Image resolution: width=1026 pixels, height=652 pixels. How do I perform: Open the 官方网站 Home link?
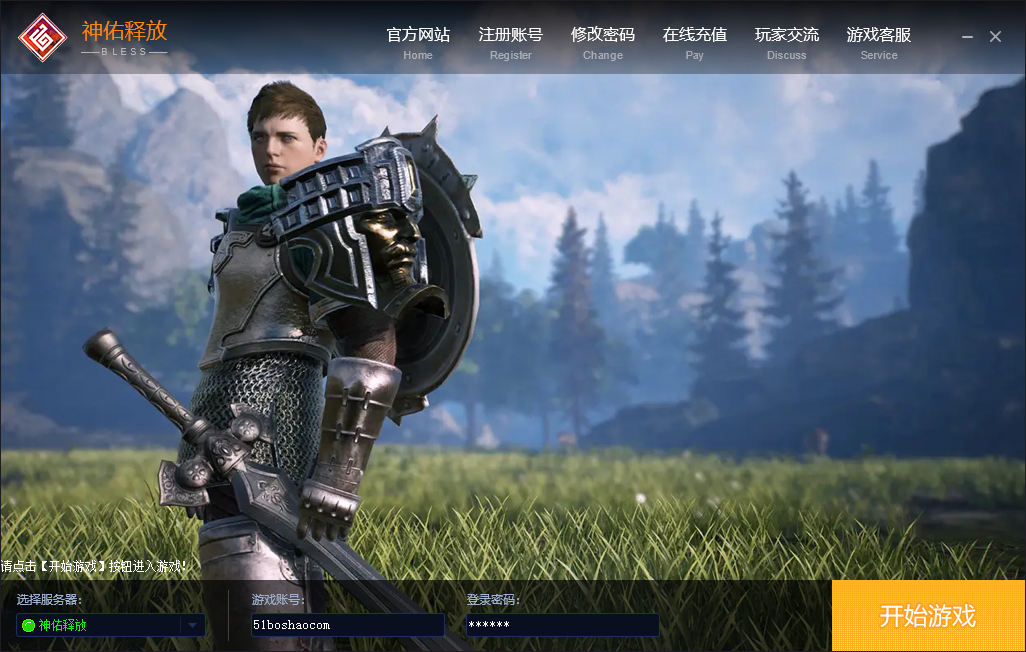pyautogui.click(x=418, y=42)
